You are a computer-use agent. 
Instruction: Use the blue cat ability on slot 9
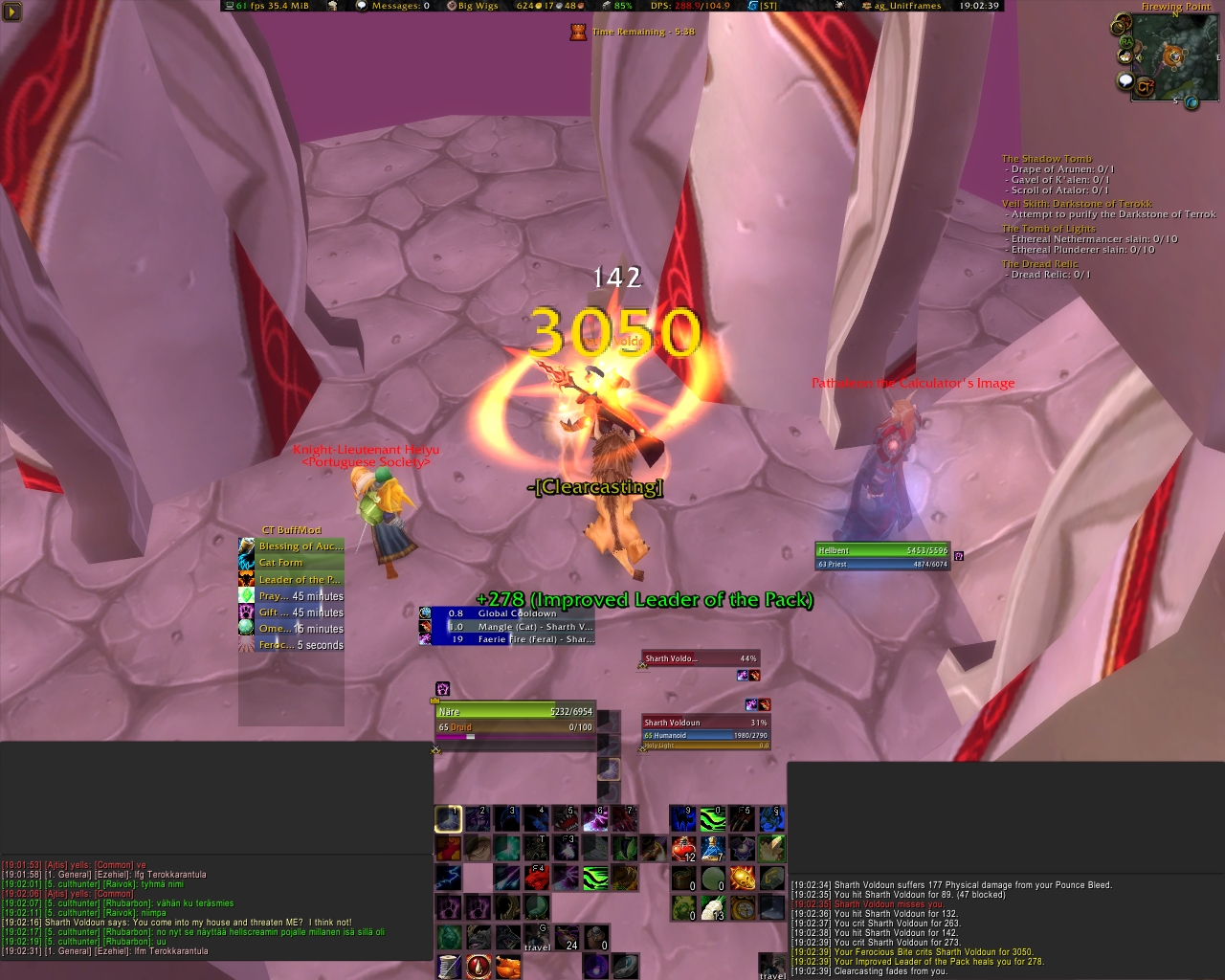[682, 818]
